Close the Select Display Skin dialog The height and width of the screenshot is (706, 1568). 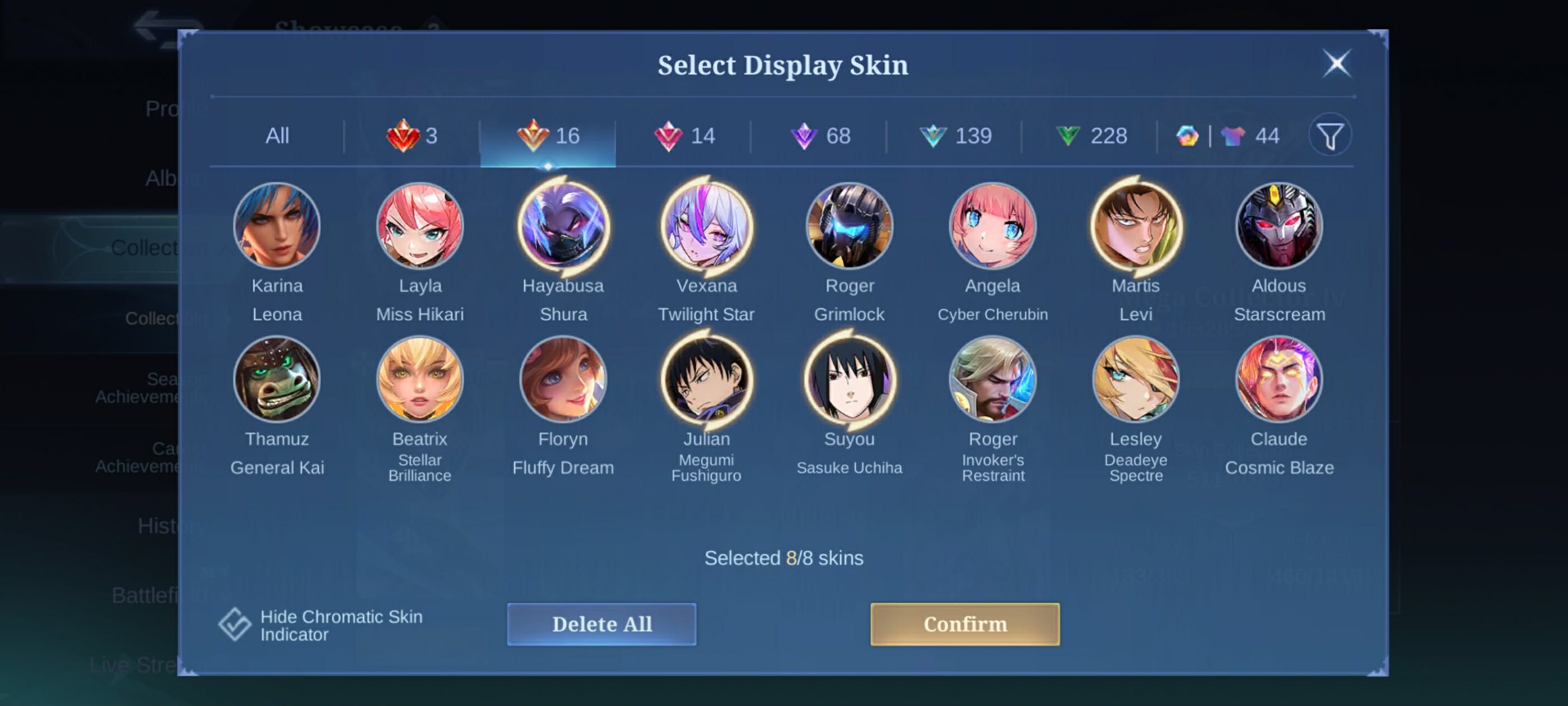tap(1336, 64)
